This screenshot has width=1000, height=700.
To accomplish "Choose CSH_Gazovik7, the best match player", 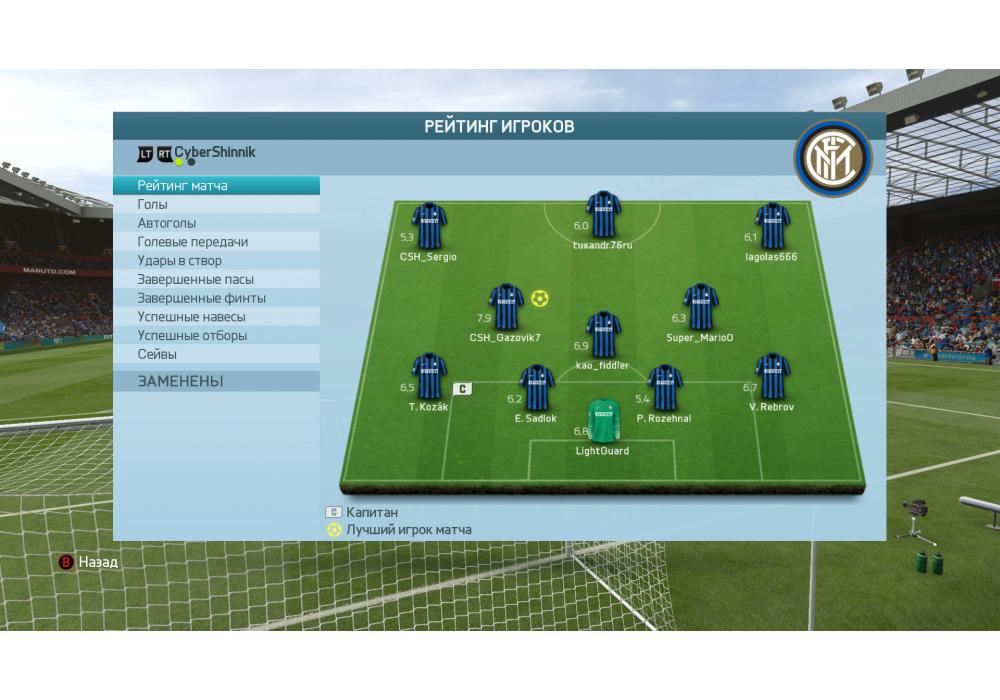I will click(506, 308).
